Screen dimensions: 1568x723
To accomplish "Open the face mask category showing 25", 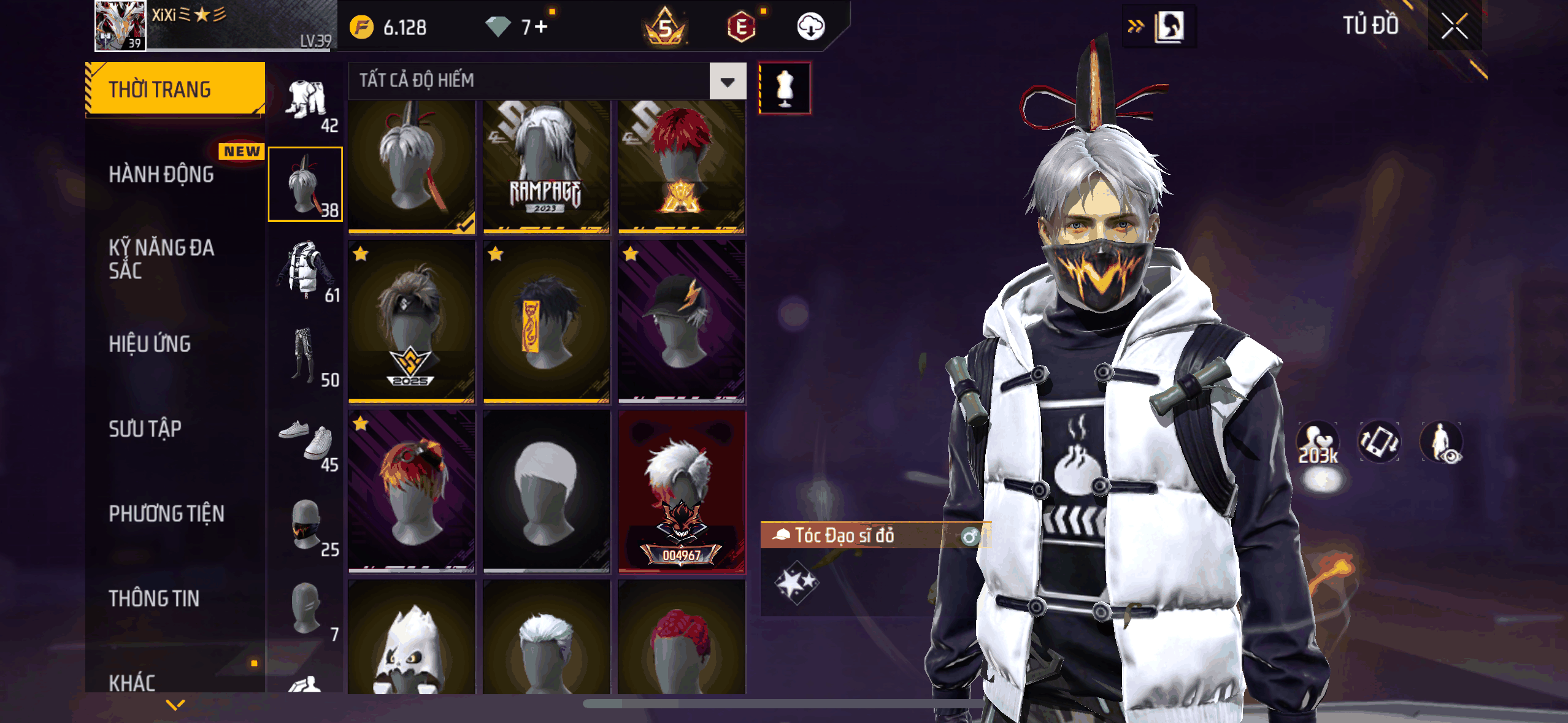I will point(306,526).
